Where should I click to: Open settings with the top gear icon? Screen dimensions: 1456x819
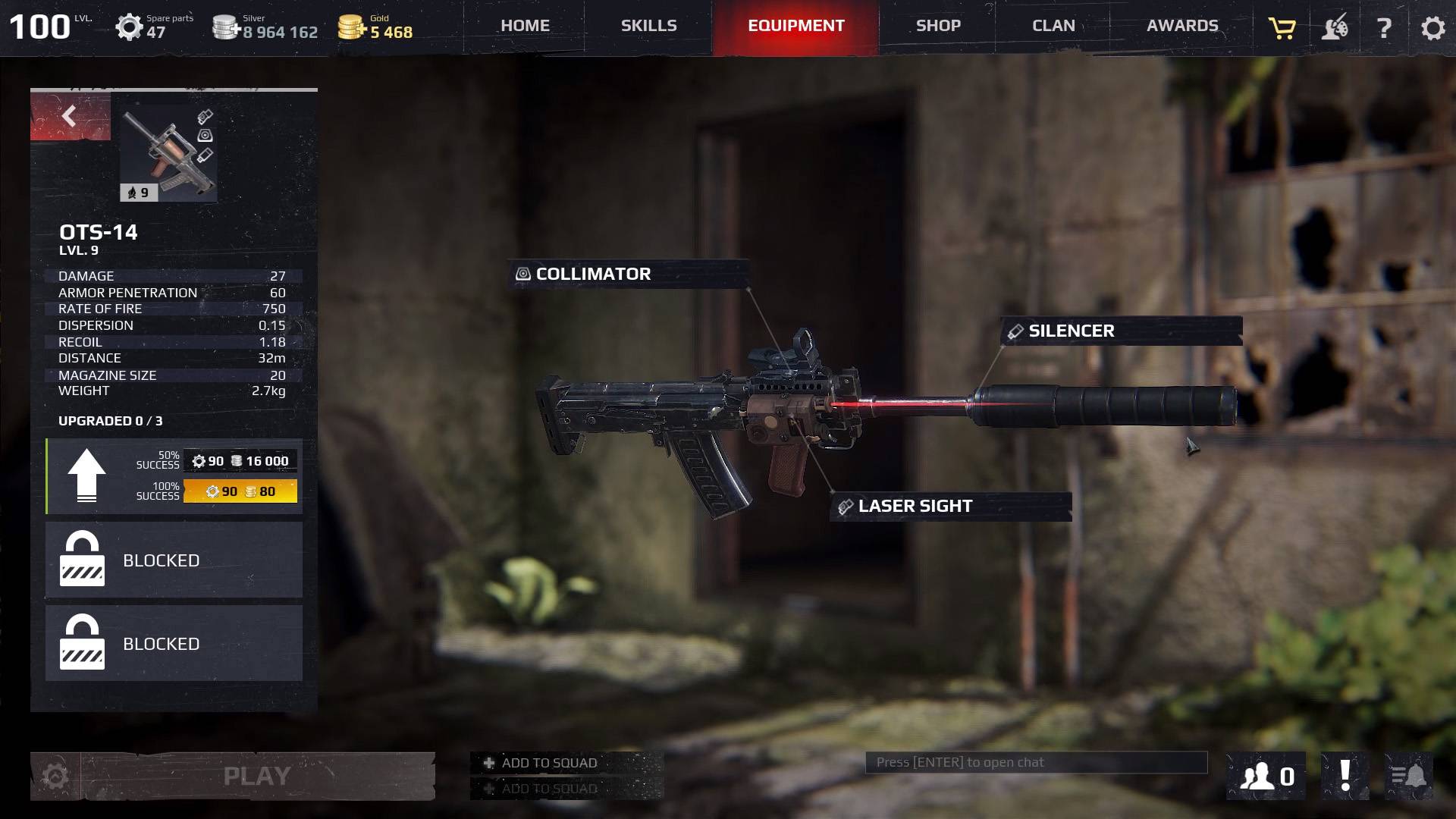(x=1432, y=29)
